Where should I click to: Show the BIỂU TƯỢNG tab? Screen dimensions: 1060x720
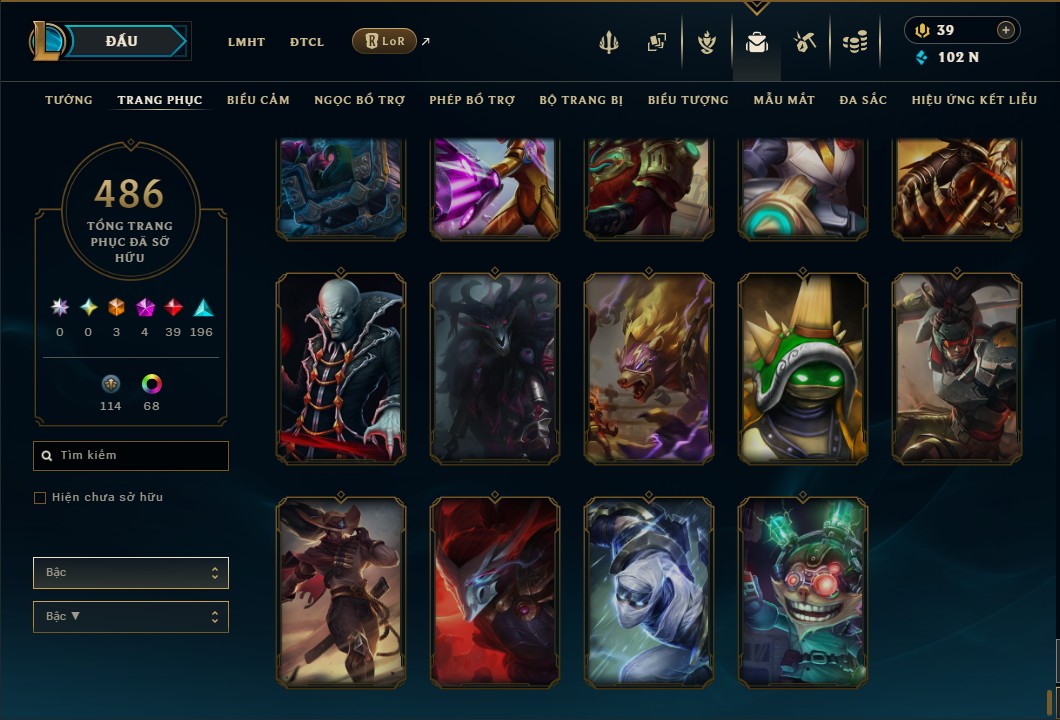688,100
